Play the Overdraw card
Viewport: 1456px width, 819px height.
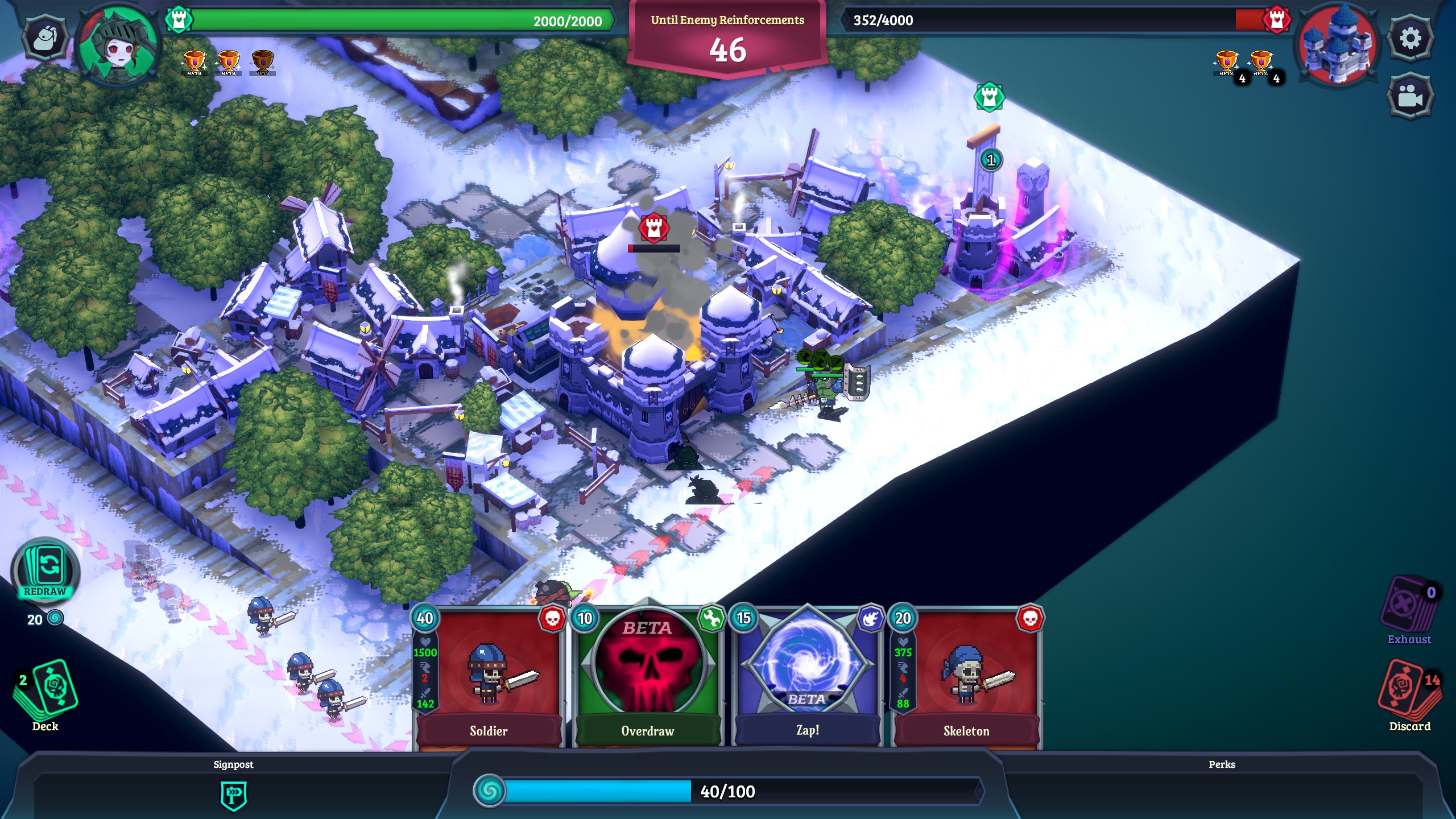click(648, 677)
